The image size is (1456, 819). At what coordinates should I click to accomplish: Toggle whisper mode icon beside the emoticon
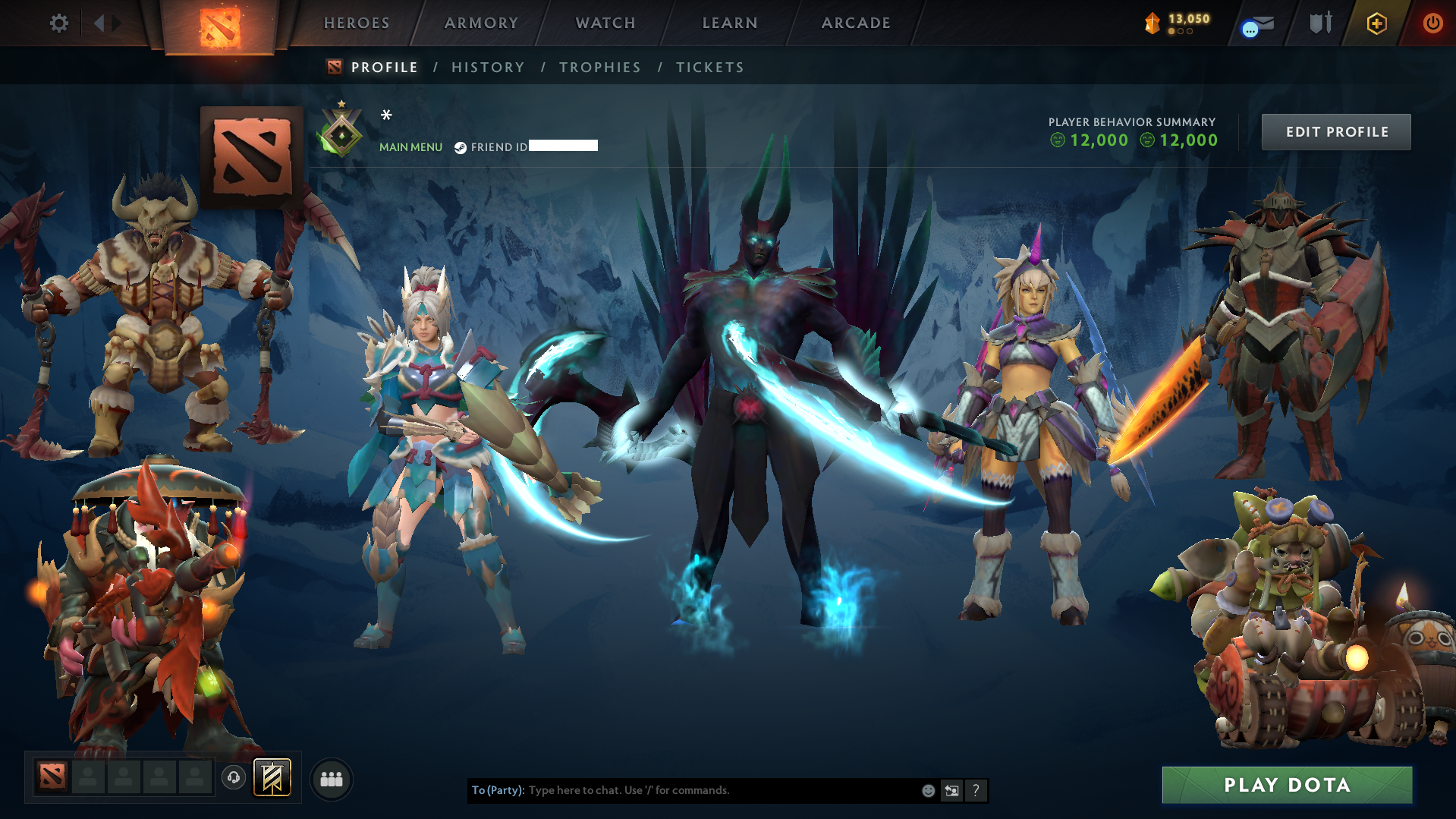[x=952, y=790]
